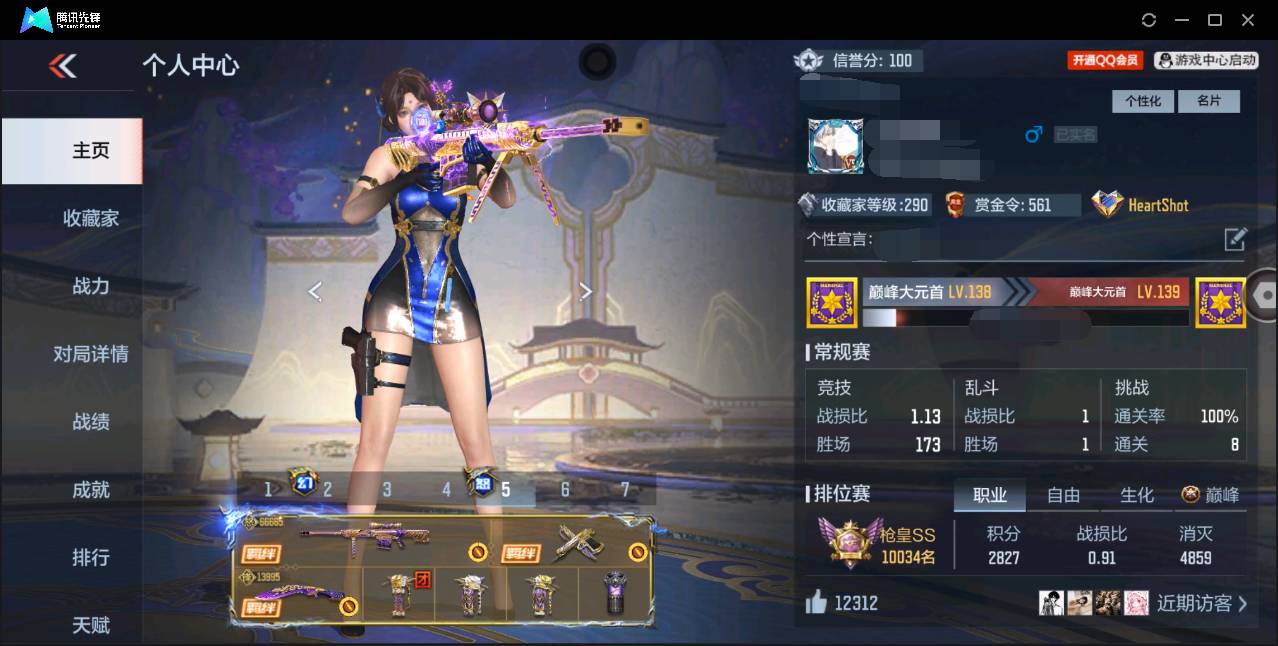Click the 个性化 personalization button
This screenshot has height=646, width=1278.
(x=1142, y=101)
